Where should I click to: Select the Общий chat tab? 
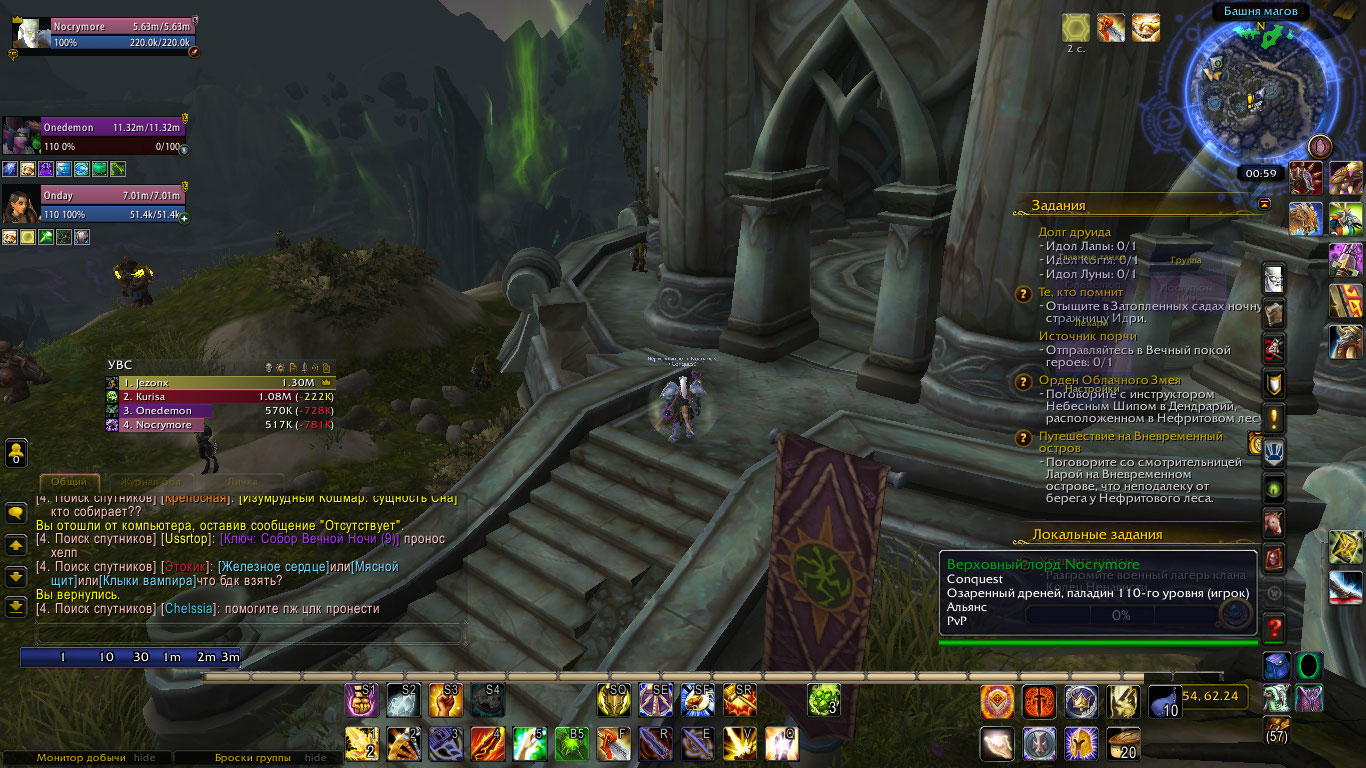[69, 482]
